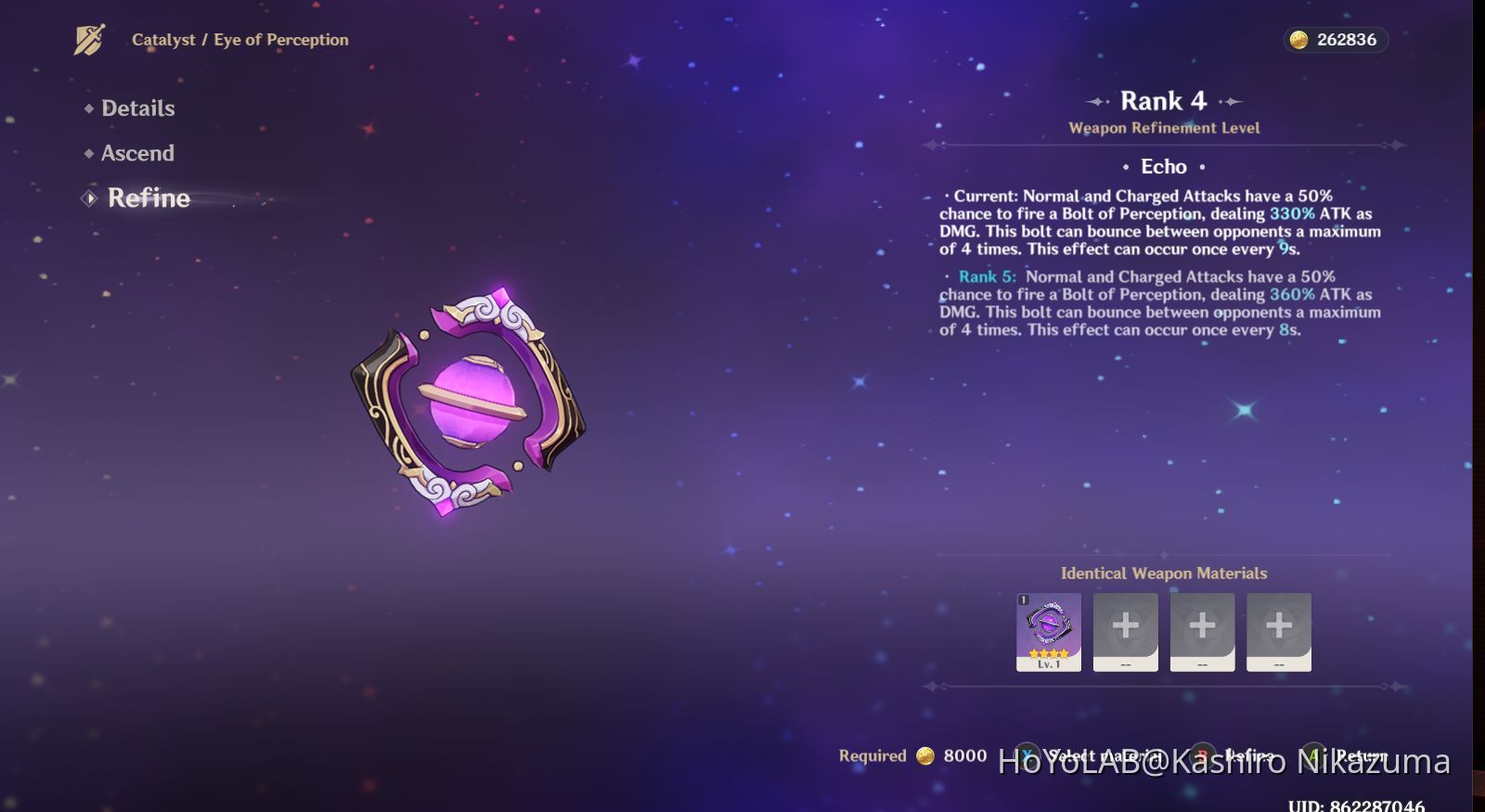
Task: Click the Mora coin icon beside Required 8000
Action: (924, 755)
